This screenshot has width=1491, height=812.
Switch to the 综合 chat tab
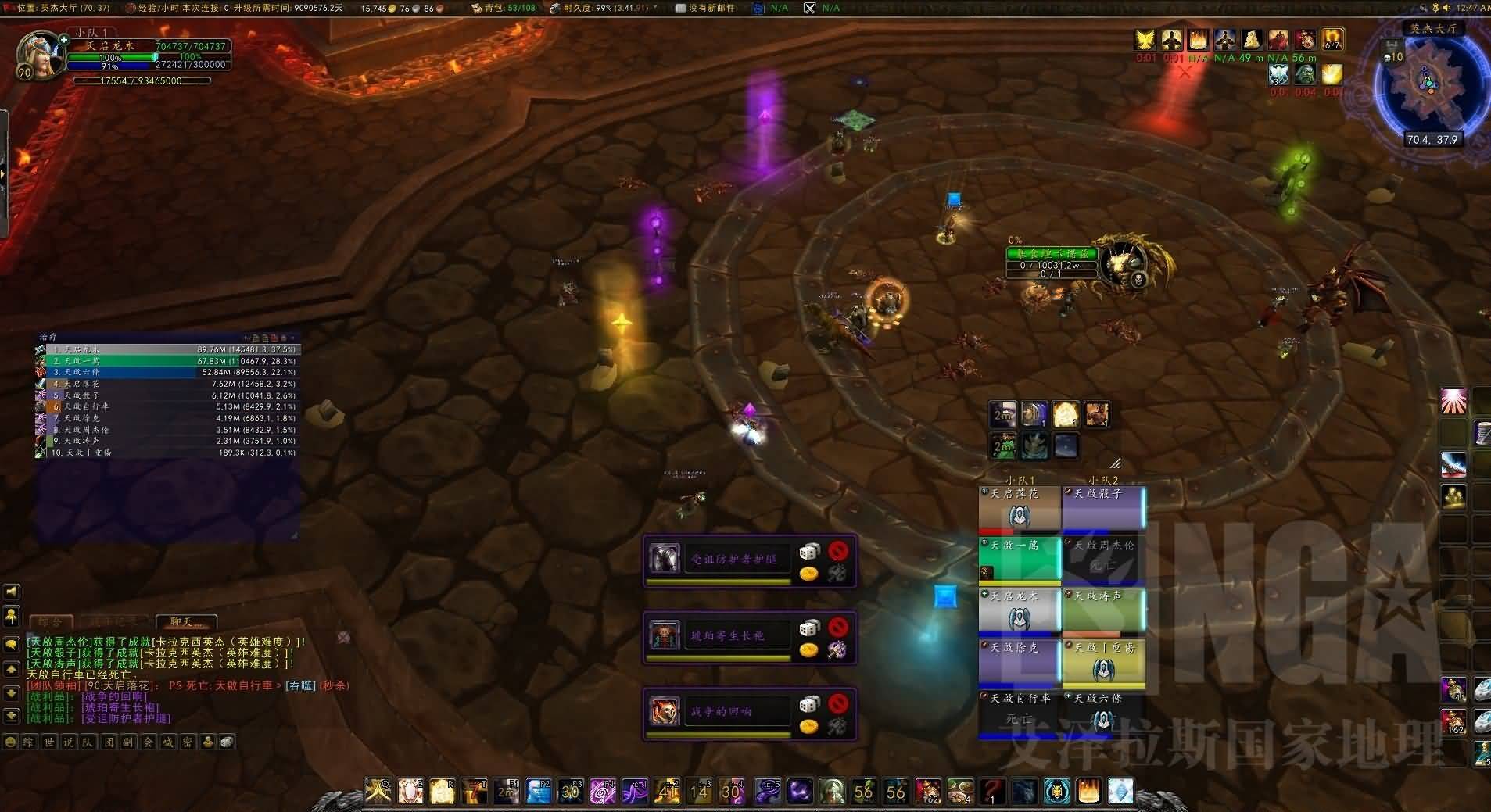pos(51,622)
